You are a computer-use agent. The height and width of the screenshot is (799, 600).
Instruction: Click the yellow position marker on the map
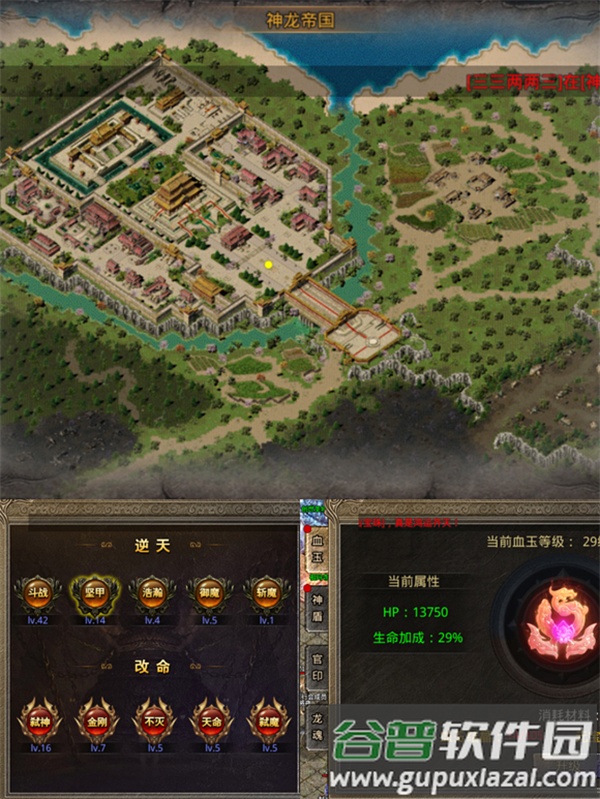[x=268, y=264]
